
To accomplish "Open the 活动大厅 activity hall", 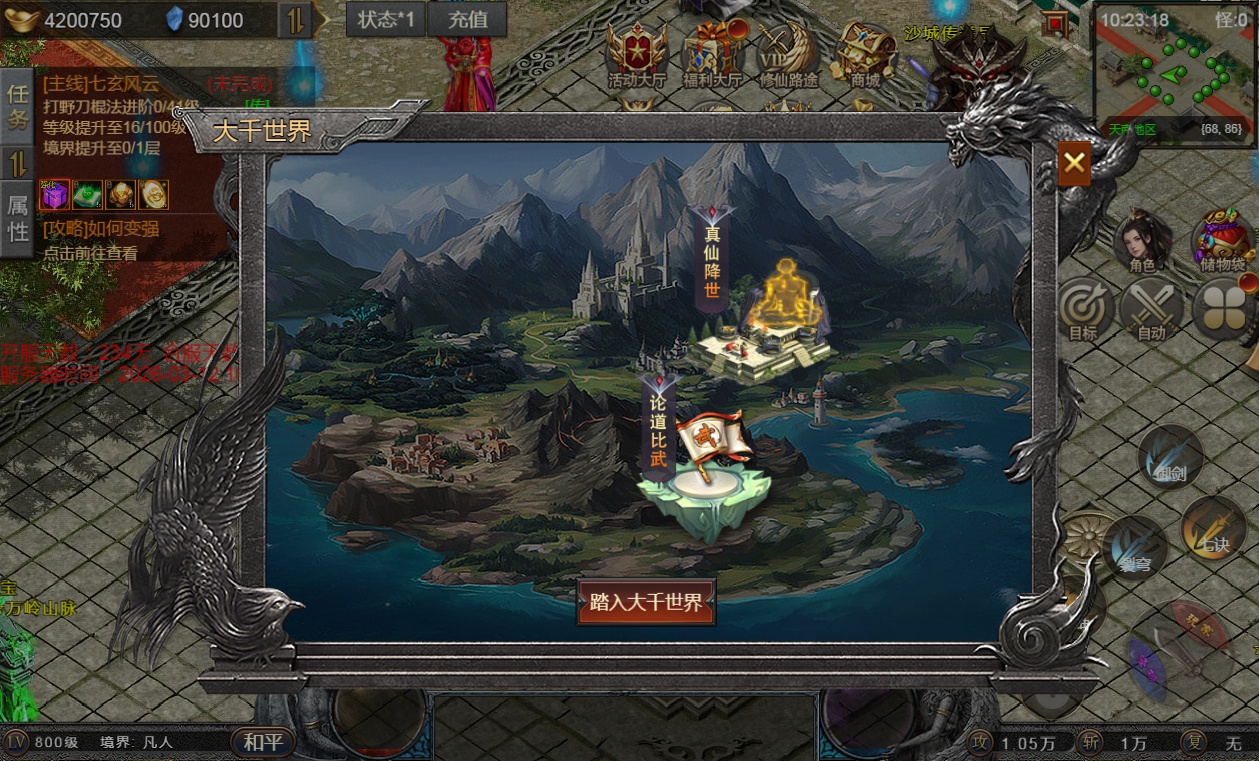I will click(637, 55).
